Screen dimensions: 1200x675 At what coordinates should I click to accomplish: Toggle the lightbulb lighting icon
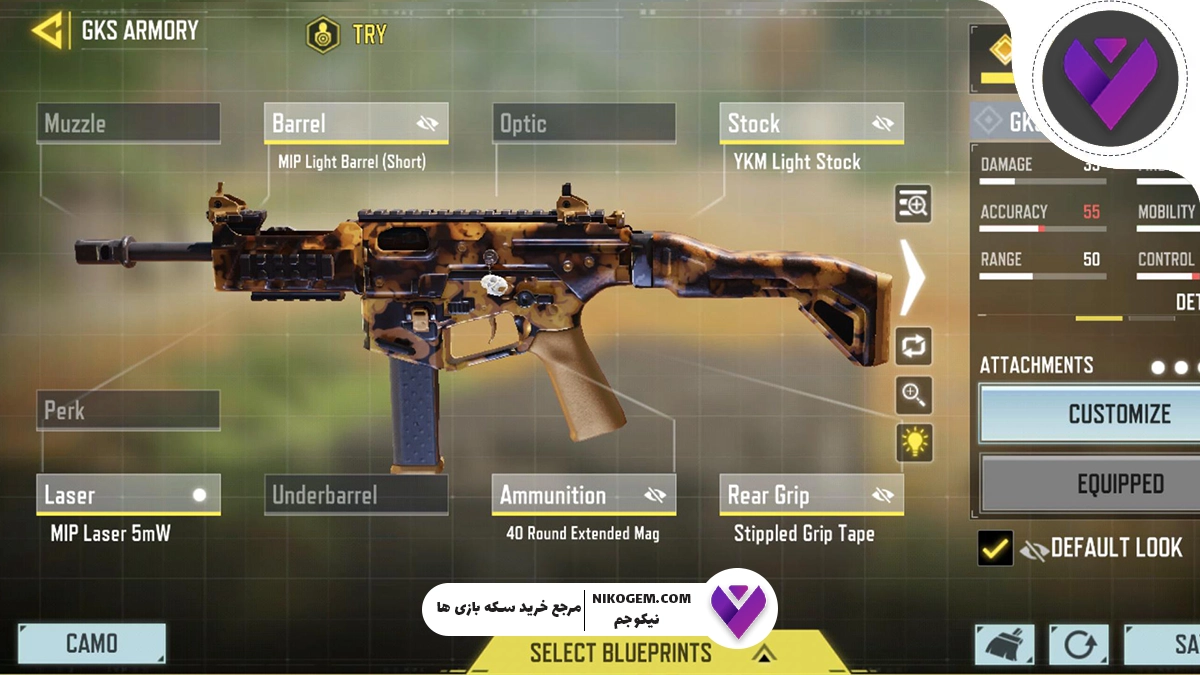(914, 441)
